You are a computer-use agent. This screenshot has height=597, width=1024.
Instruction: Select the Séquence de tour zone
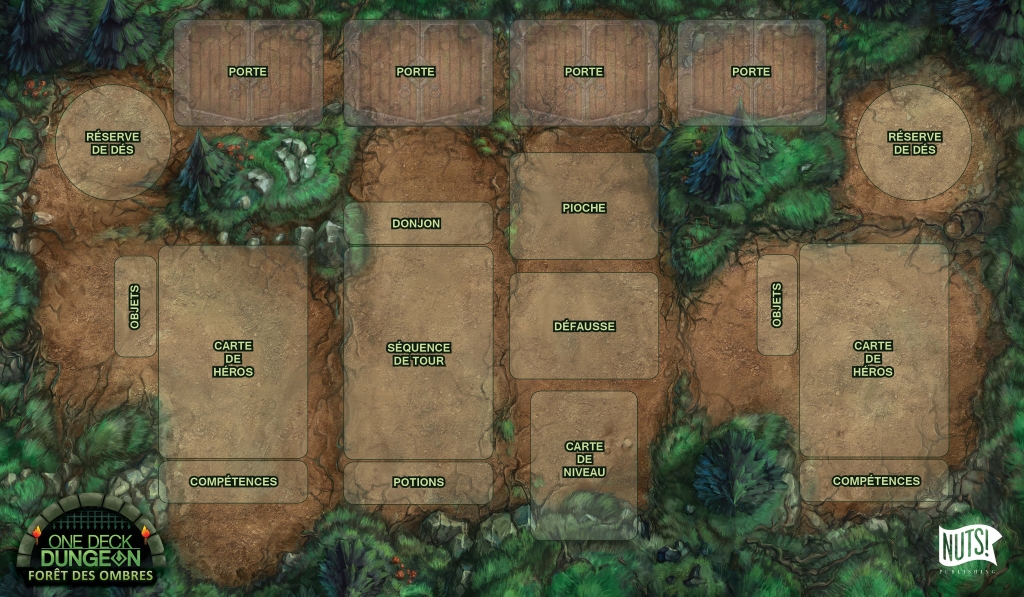click(x=418, y=353)
